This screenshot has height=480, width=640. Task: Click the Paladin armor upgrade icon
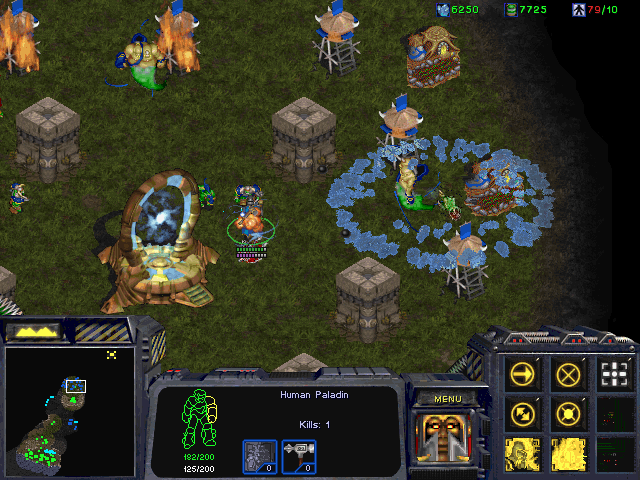pos(259,456)
